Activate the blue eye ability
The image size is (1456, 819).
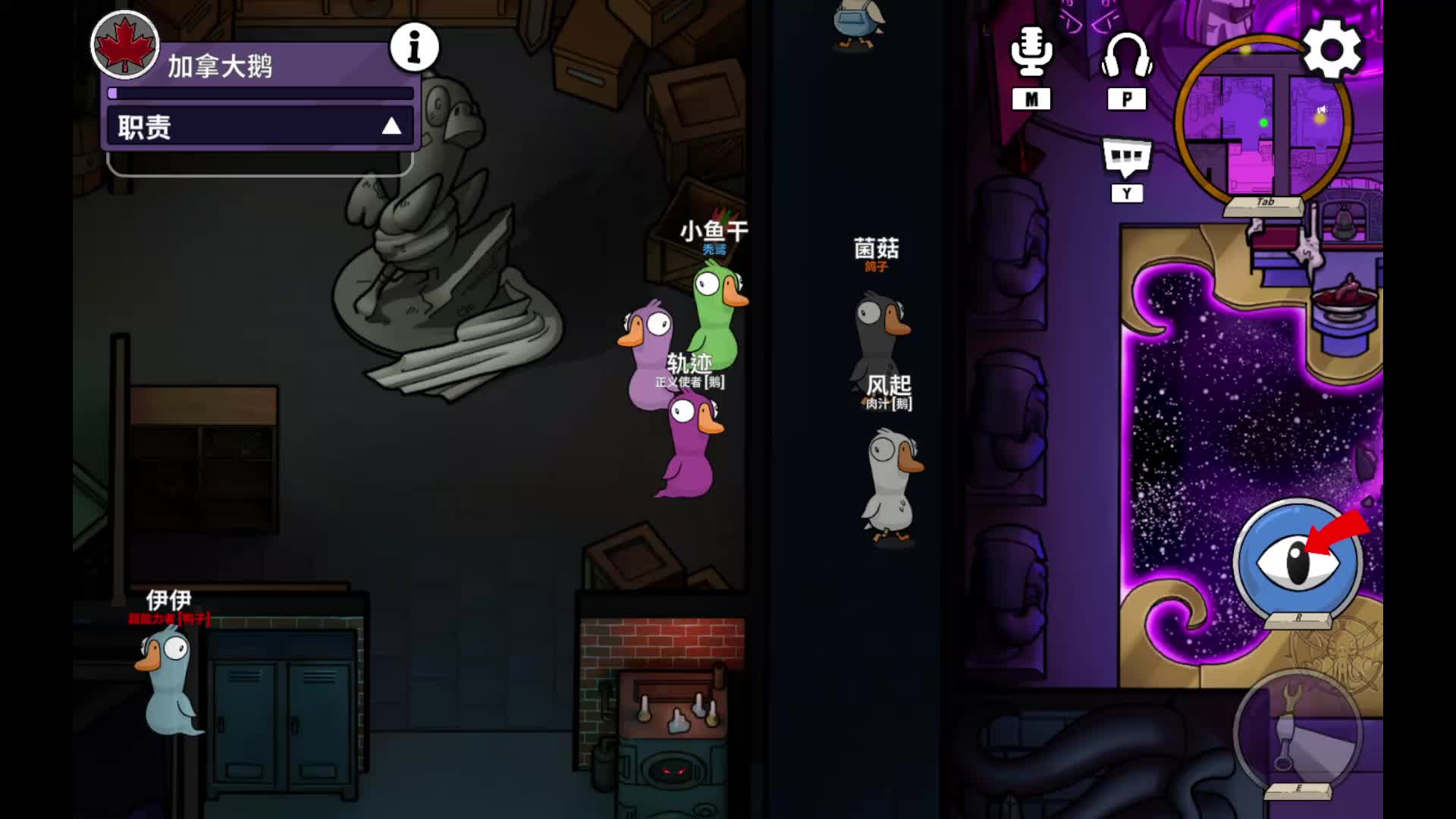[1298, 563]
